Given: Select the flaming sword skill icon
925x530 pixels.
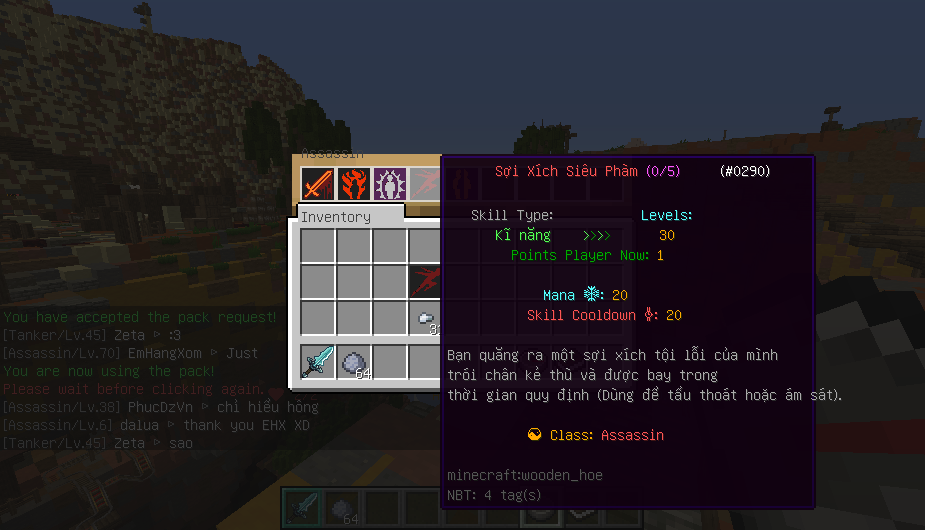Looking at the screenshot, I should tap(317, 185).
